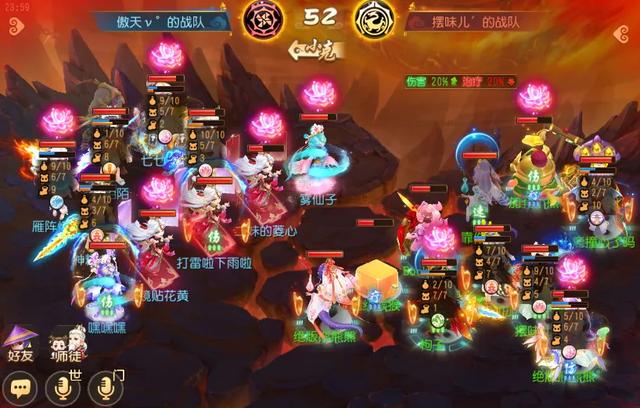Open the 师徒 mentor panel

coord(66,345)
